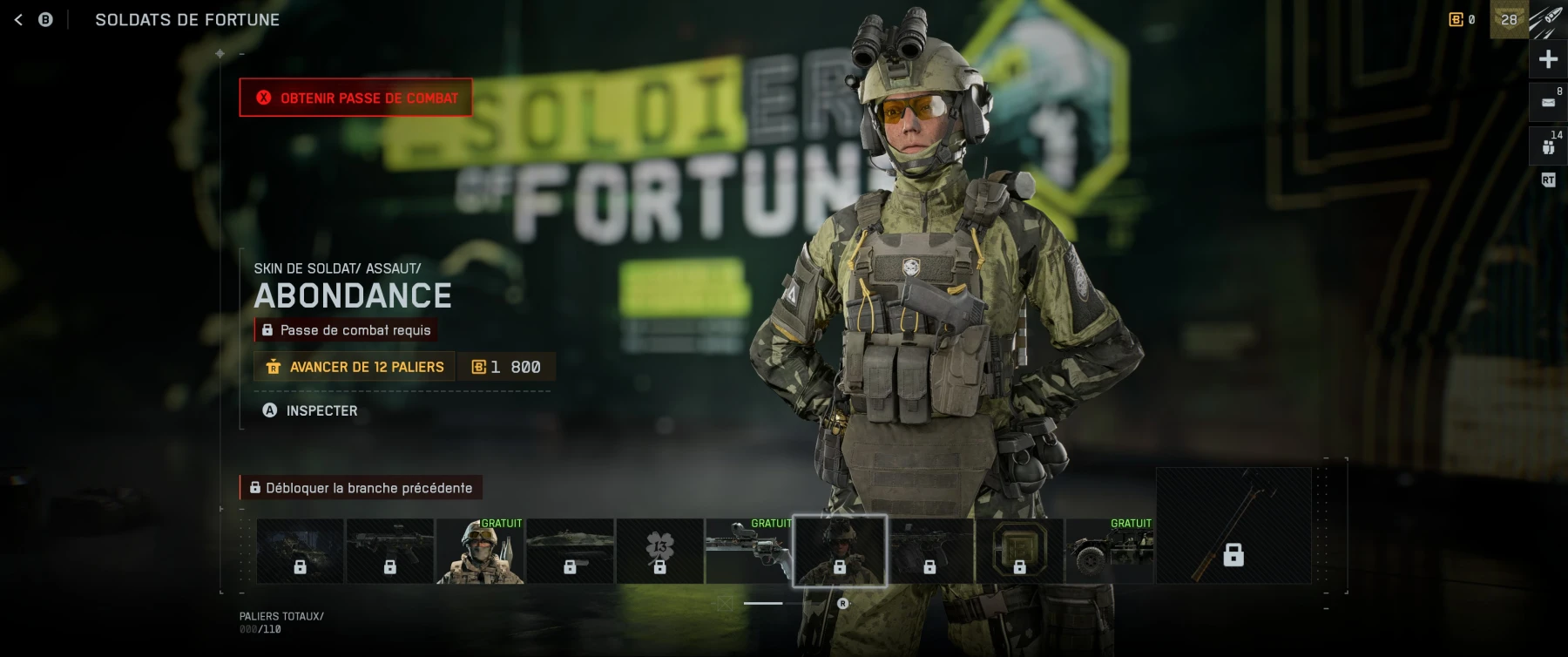Open the player profile bullet emblem
Image resolution: width=1568 pixels, height=657 pixels.
coord(1548,19)
